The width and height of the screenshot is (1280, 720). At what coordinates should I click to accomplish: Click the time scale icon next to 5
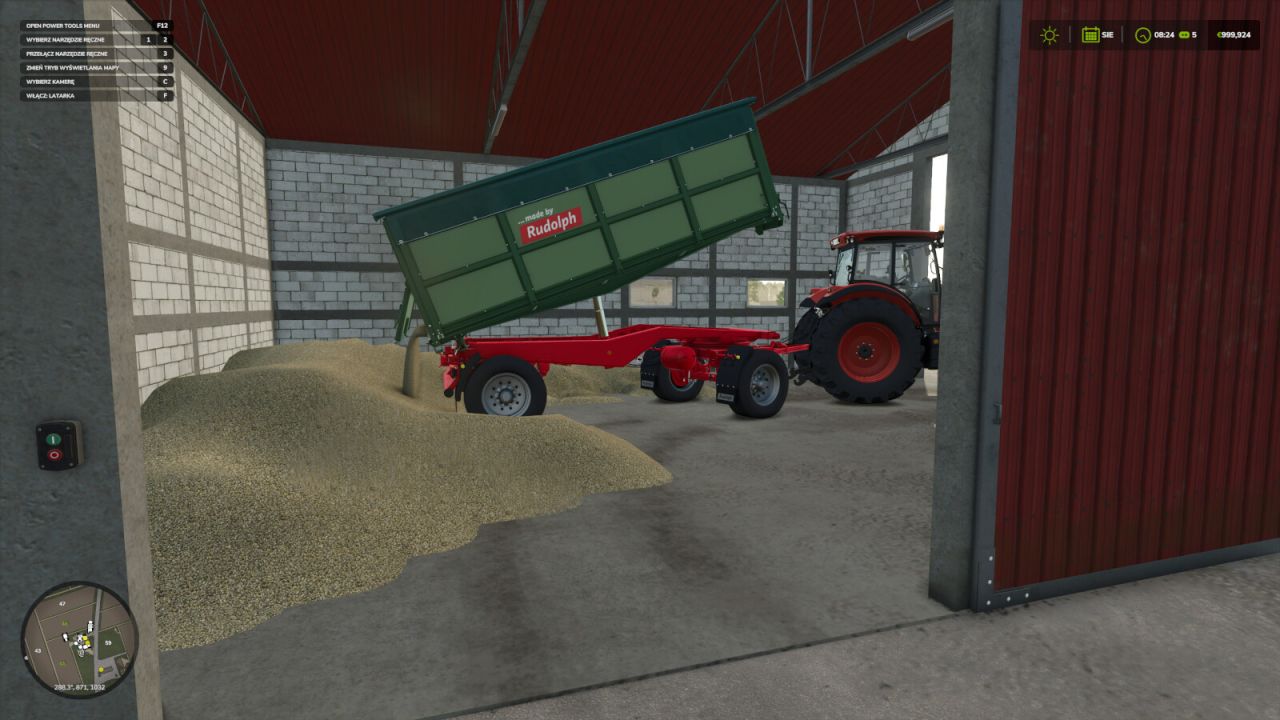tap(1184, 35)
